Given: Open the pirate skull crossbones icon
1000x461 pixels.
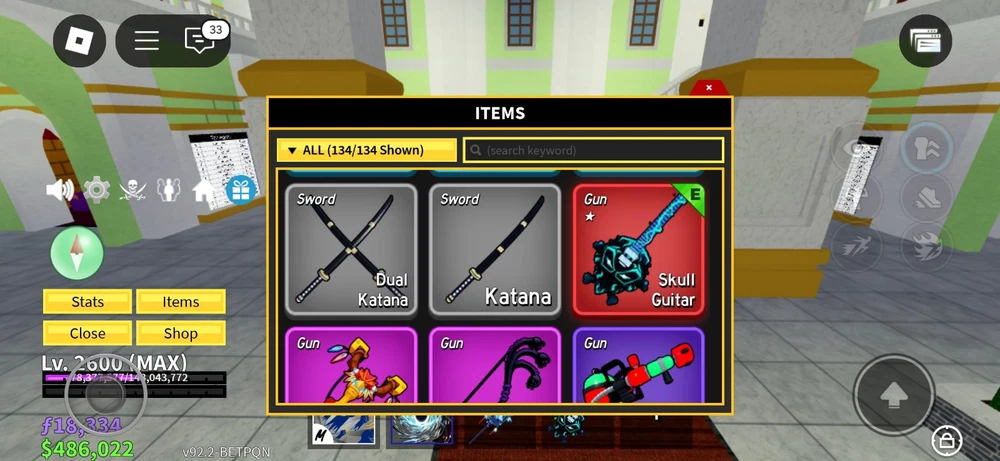Looking at the screenshot, I should coord(132,189).
